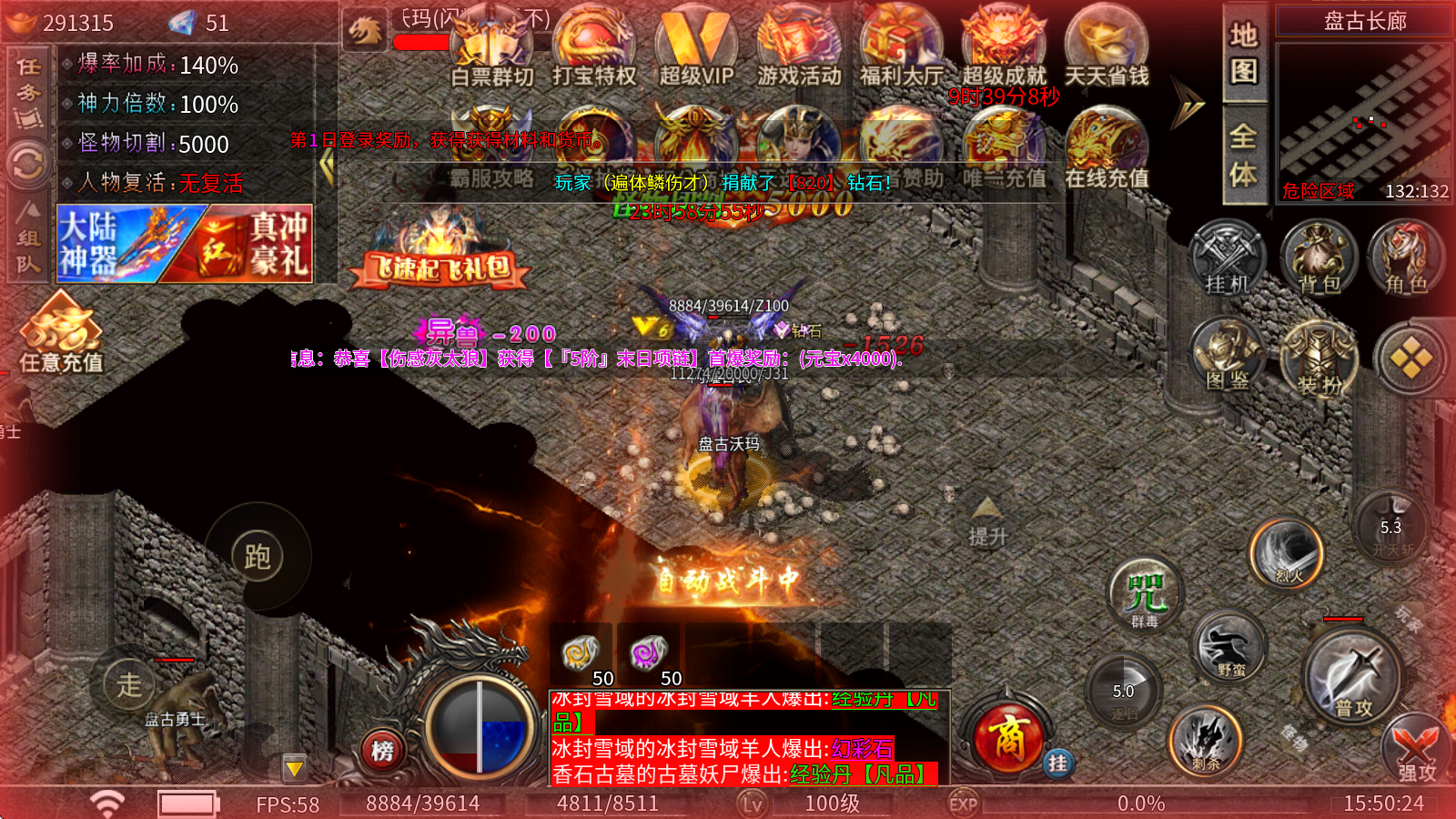Screen dimensions: 1456x819
Task: Open the 商 shop button
Action: (1007, 737)
